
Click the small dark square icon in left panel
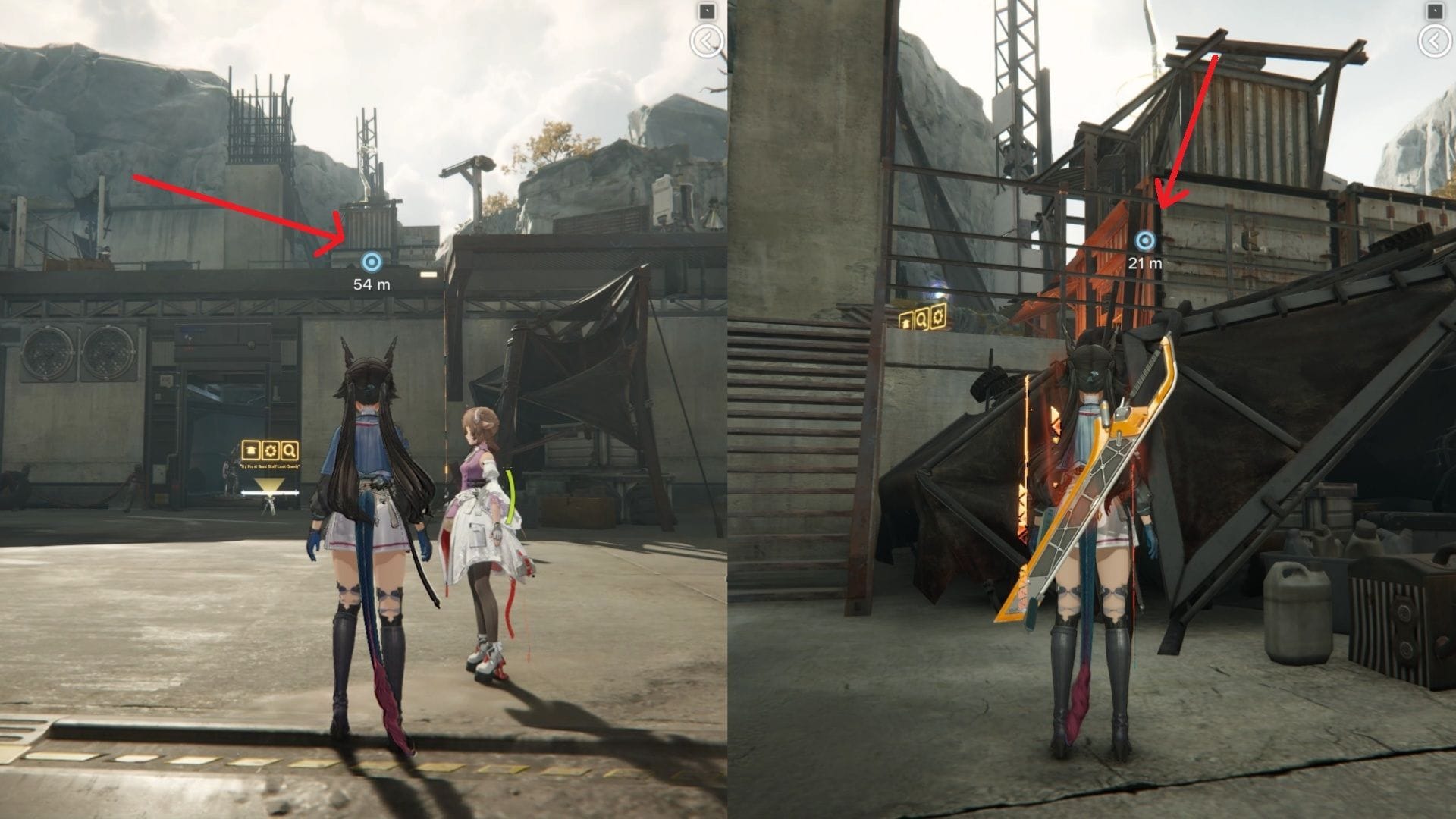point(707,11)
